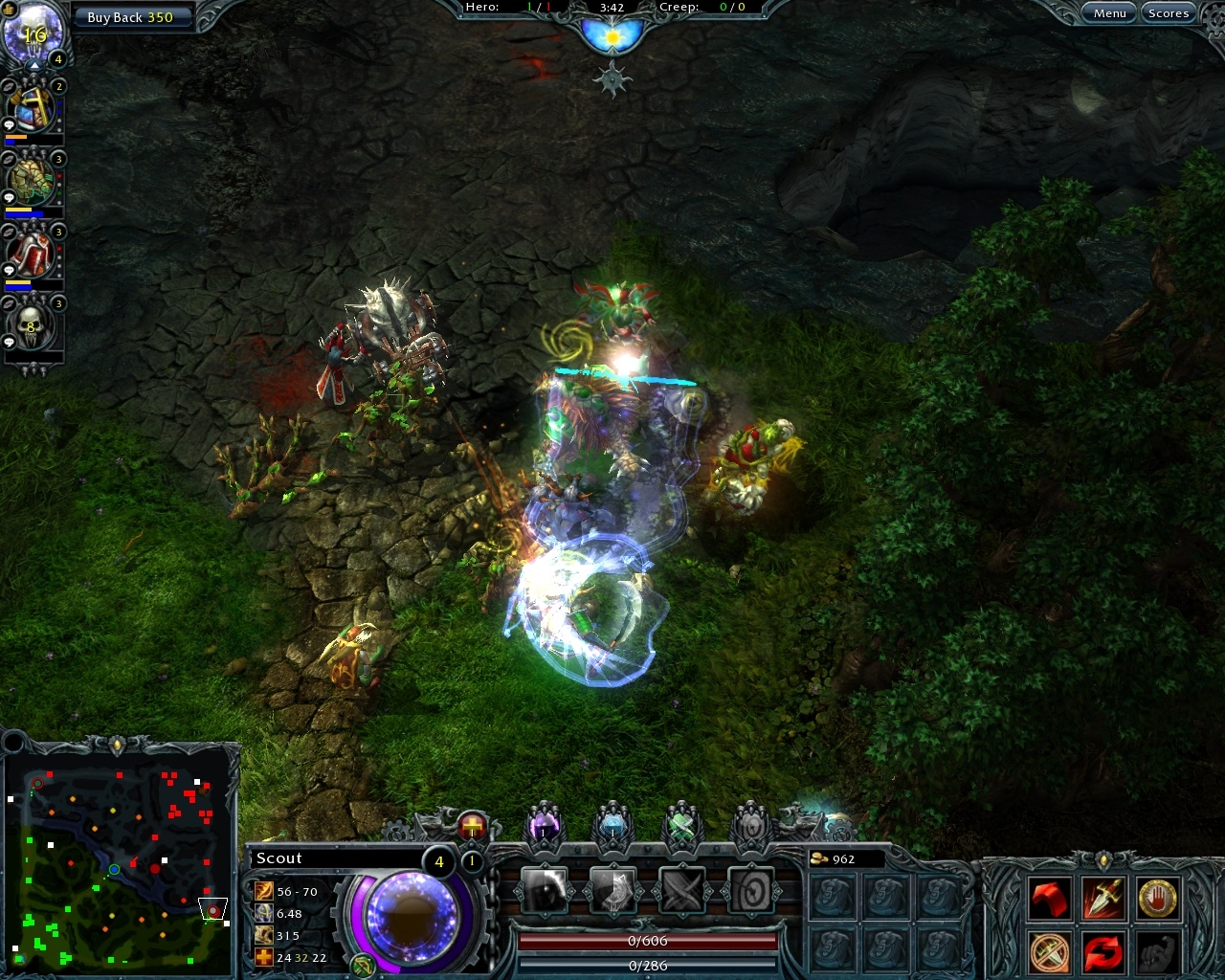Activate Scout's second ability icon
Image resolution: width=1225 pixels, height=980 pixels.
point(615,891)
